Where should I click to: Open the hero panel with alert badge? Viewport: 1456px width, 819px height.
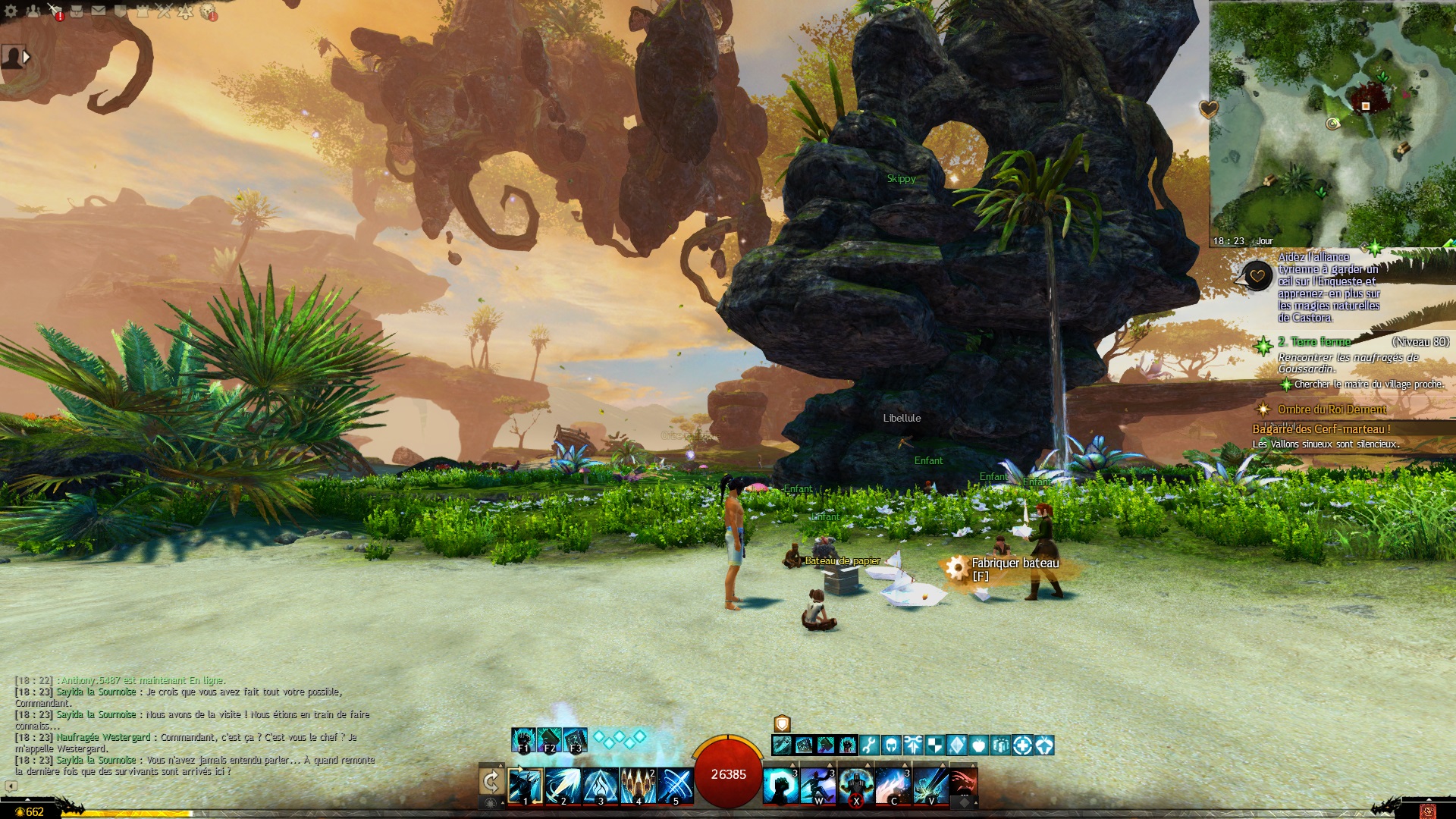[x=55, y=11]
